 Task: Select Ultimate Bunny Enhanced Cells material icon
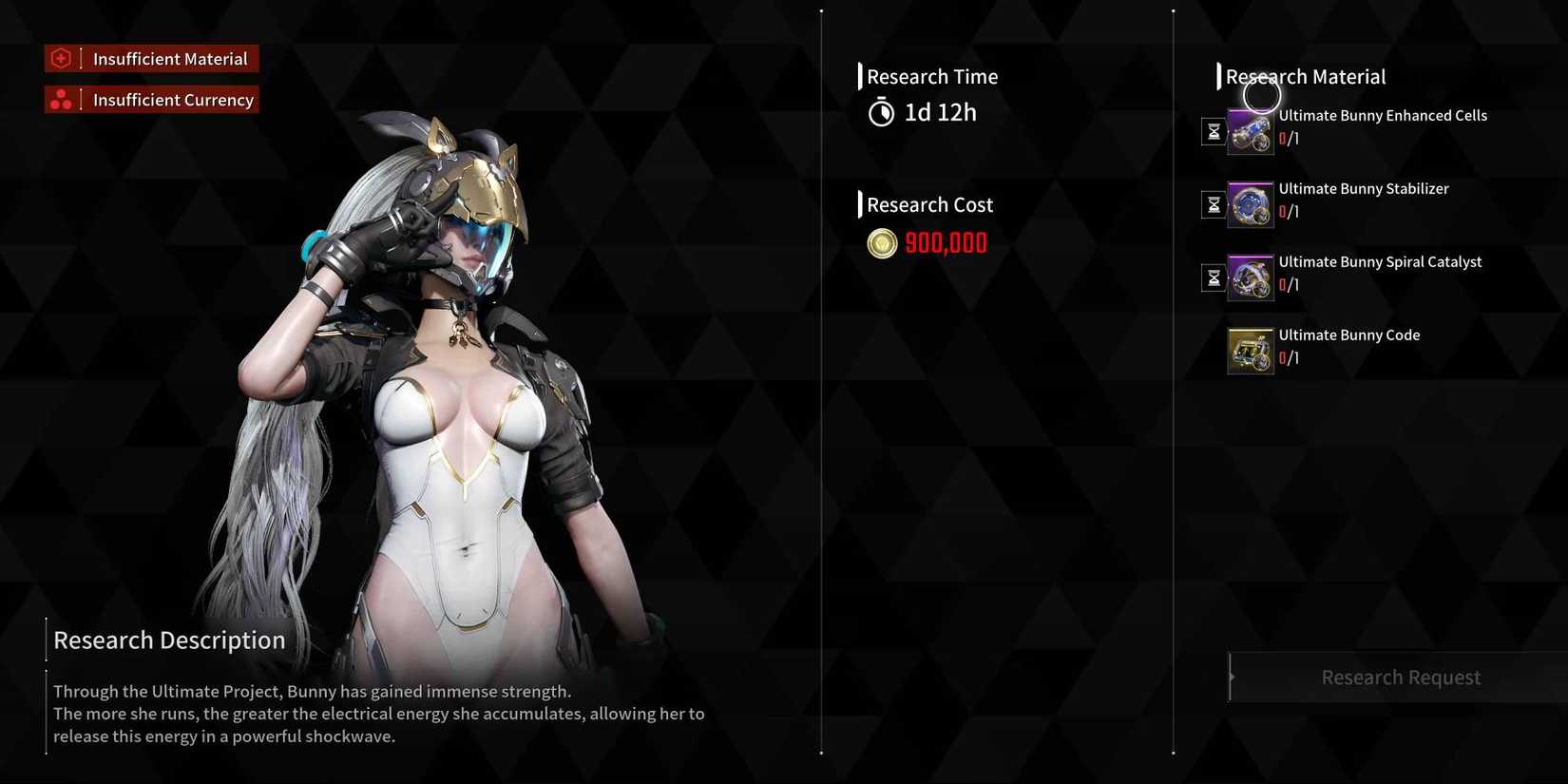1250,132
